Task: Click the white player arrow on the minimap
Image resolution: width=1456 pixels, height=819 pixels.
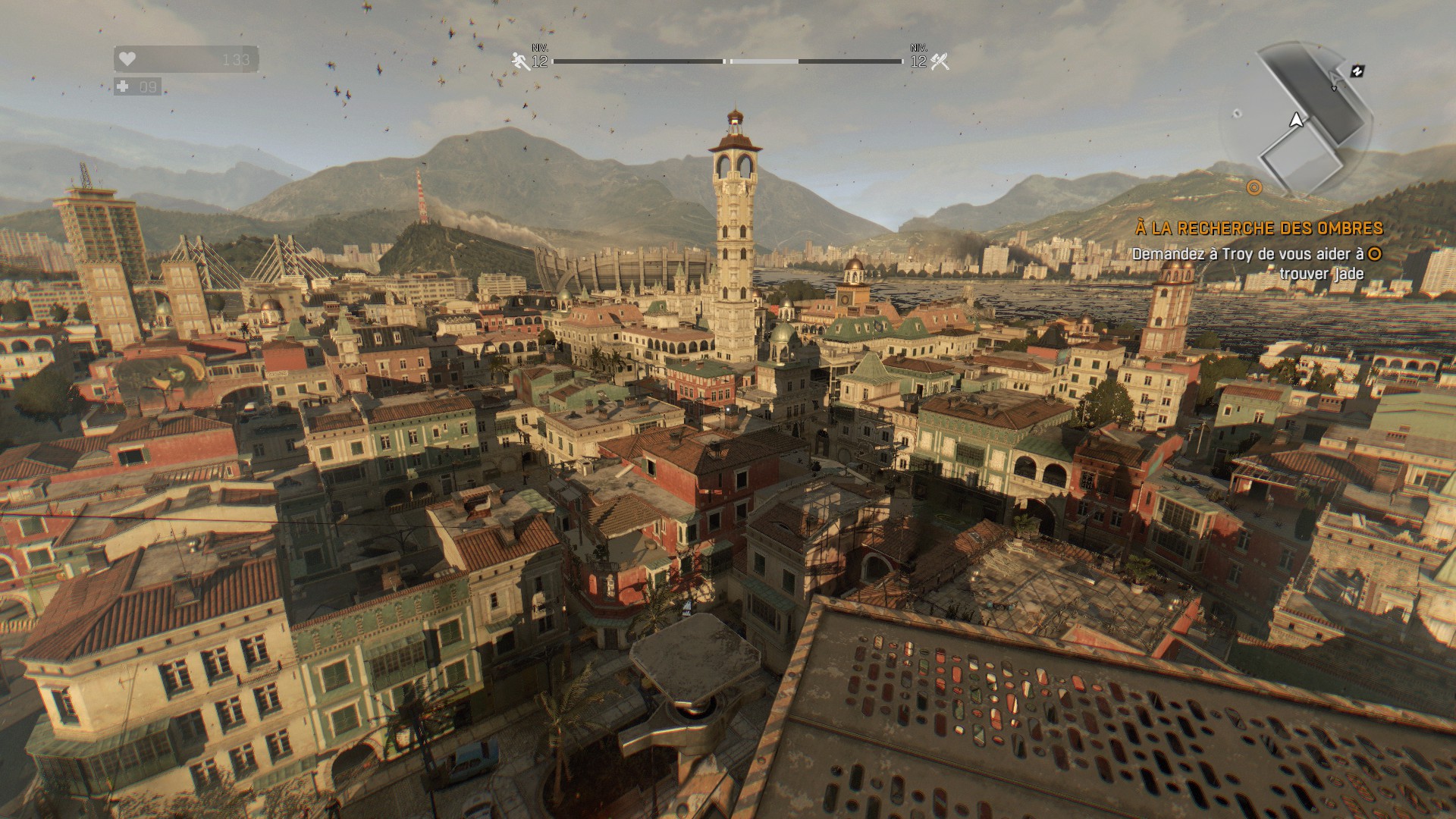Action: (x=1296, y=120)
